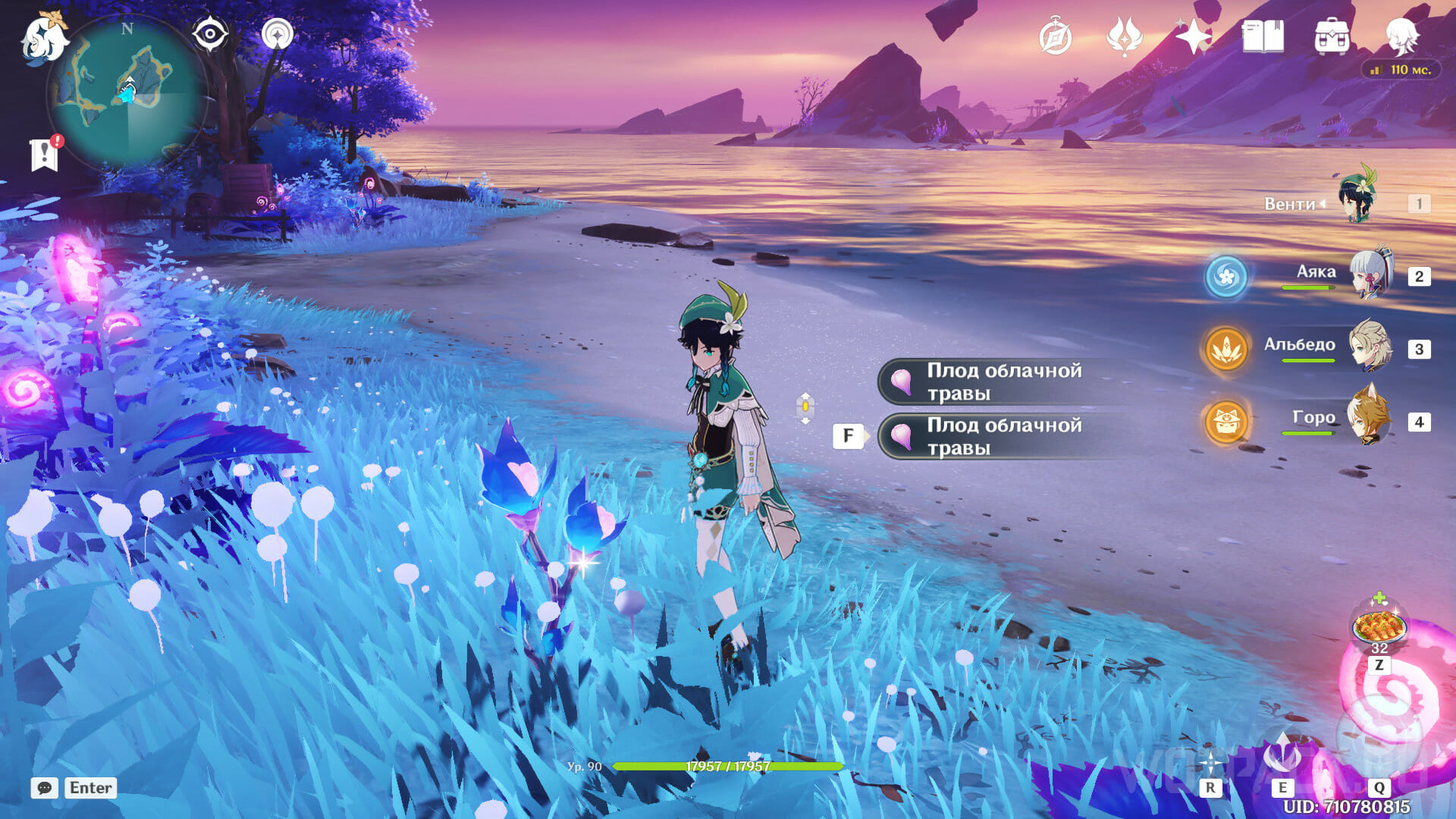Screen dimensions: 1456x819
Task: Open the open-book handbook icon
Action: [1263, 36]
